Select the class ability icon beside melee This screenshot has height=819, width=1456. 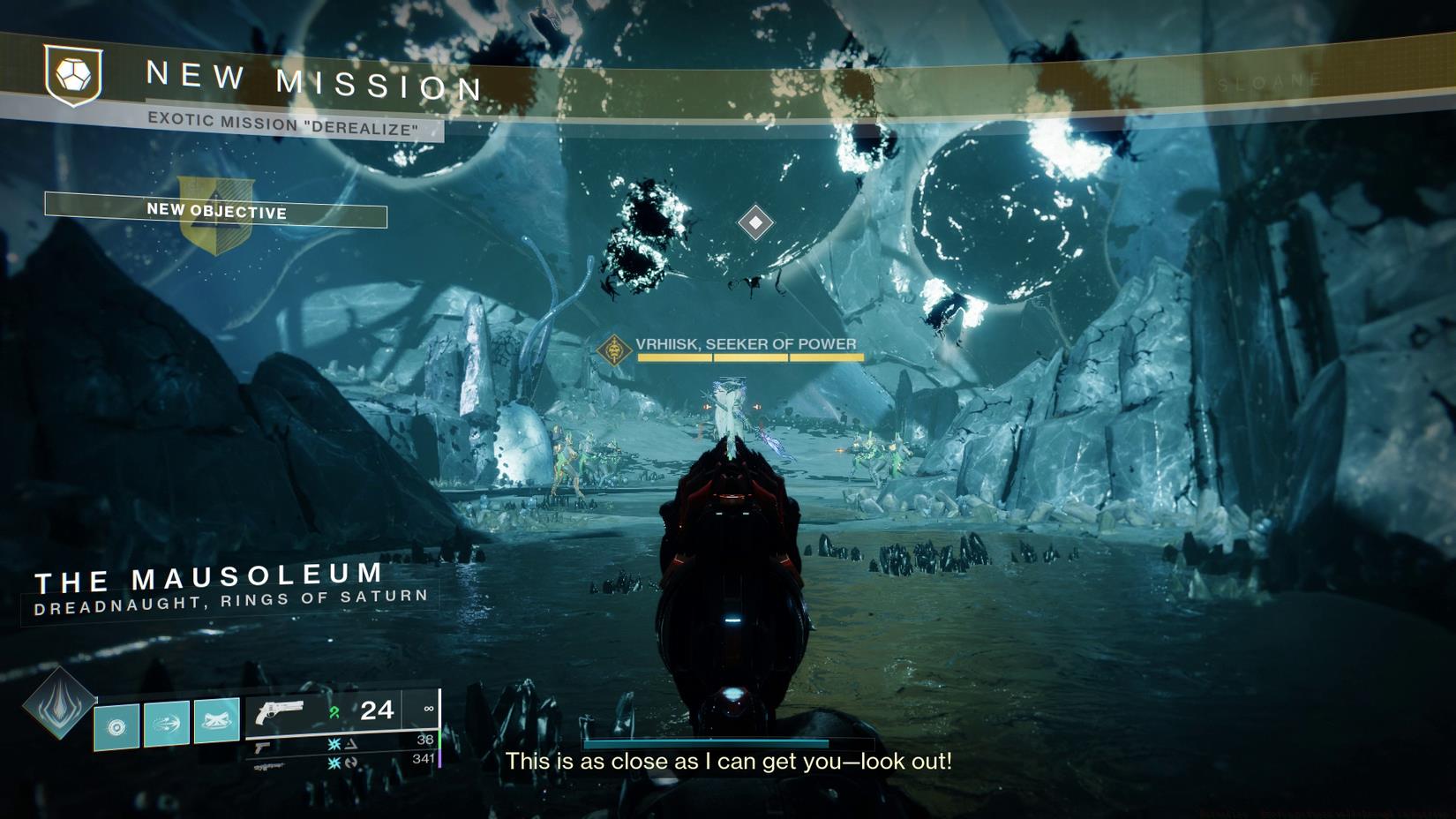[x=216, y=723]
